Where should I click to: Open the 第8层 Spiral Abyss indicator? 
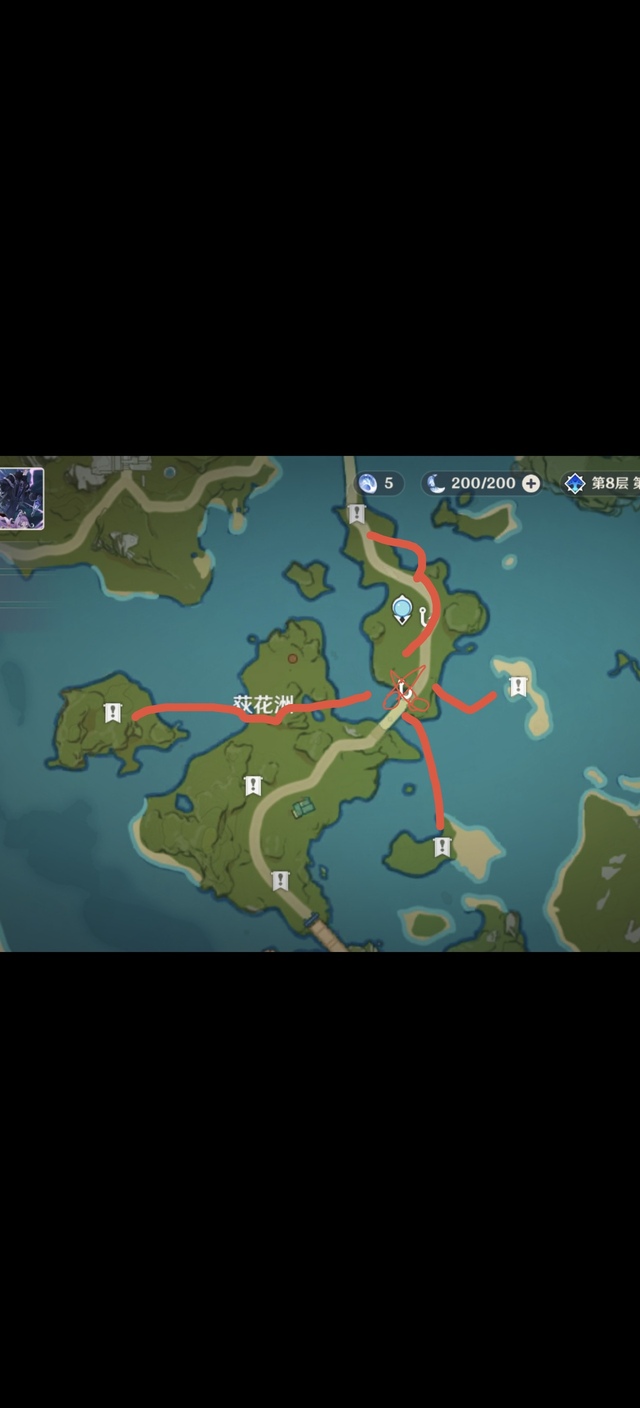(x=598, y=484)
